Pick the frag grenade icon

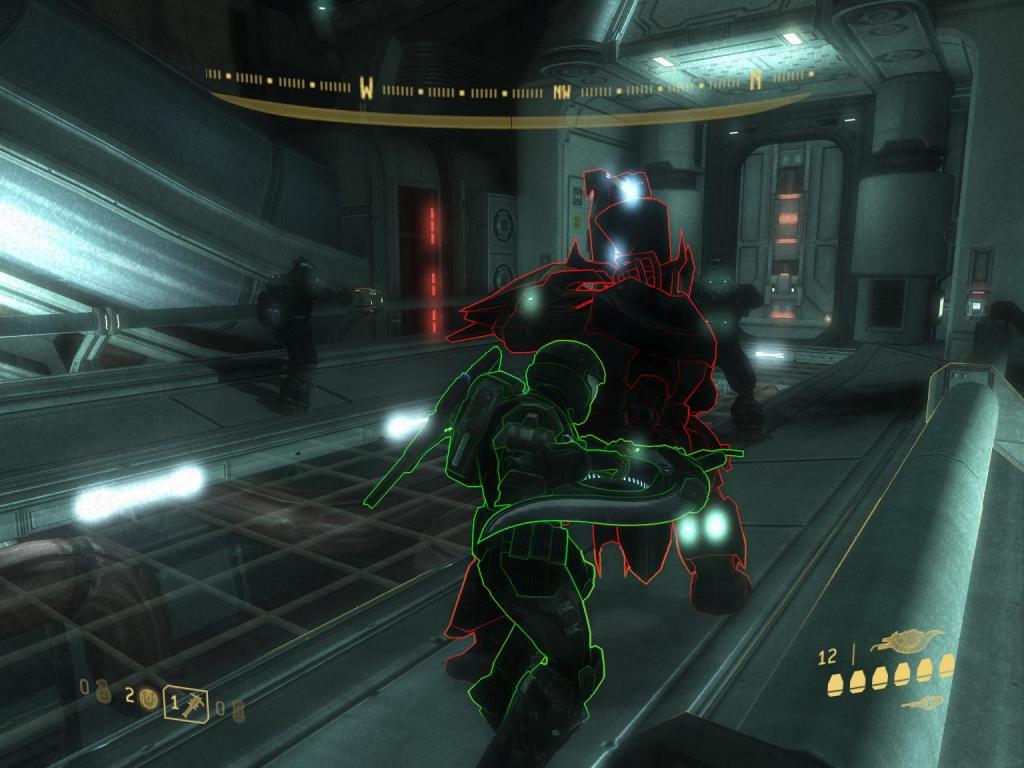104,690
